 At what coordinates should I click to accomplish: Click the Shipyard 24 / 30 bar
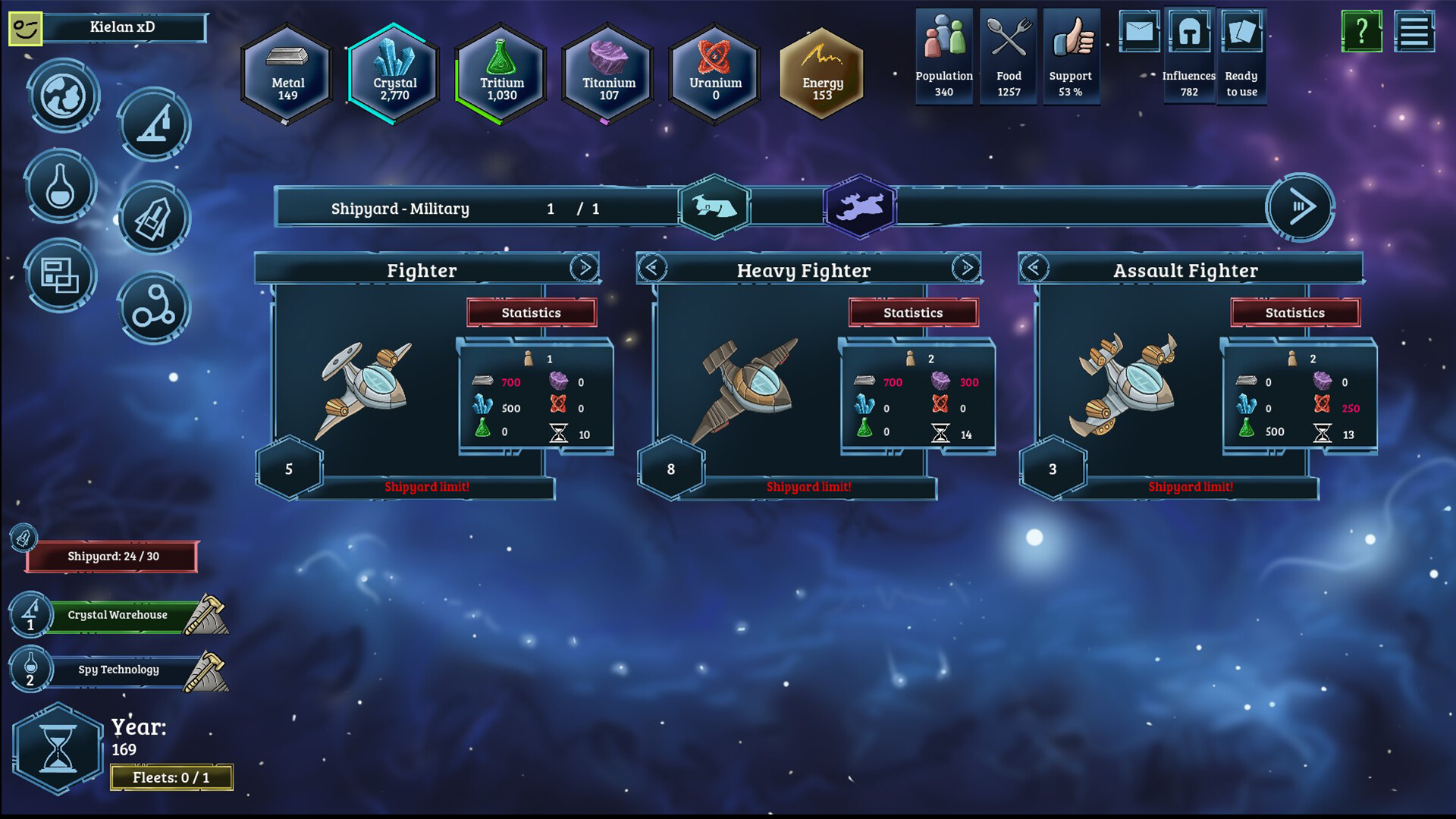coord(112,557)
